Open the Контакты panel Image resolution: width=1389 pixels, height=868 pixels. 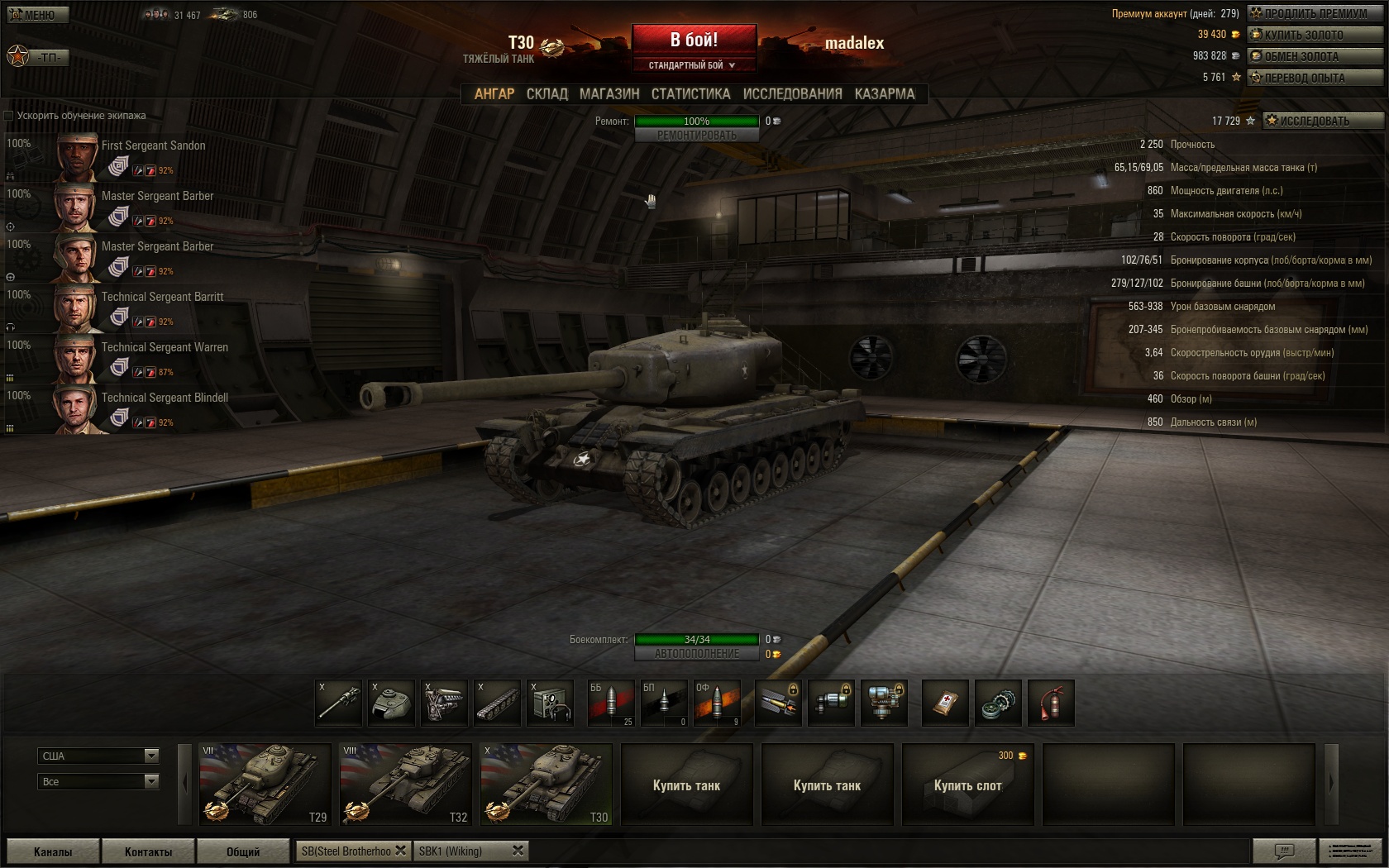coord(148,851)
